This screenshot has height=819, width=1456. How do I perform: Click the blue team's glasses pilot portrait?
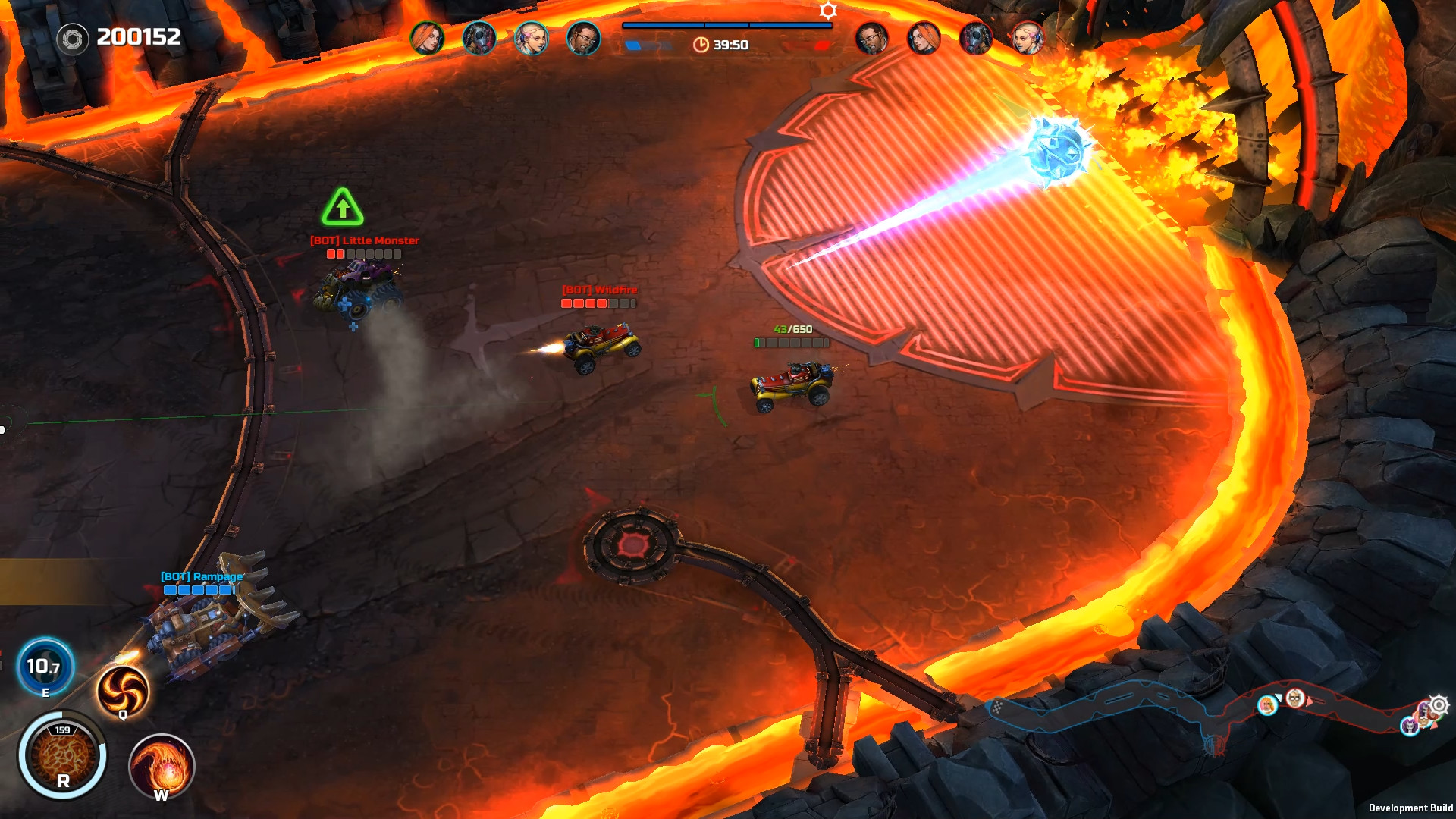pos(583,38)
